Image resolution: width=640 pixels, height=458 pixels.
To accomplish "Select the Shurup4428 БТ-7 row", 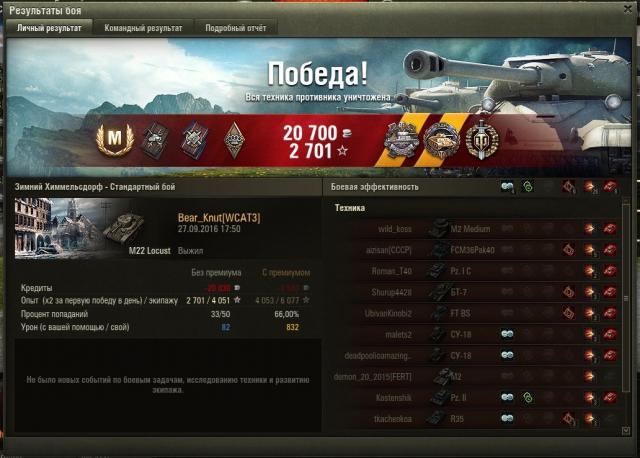I will (470, 291).
